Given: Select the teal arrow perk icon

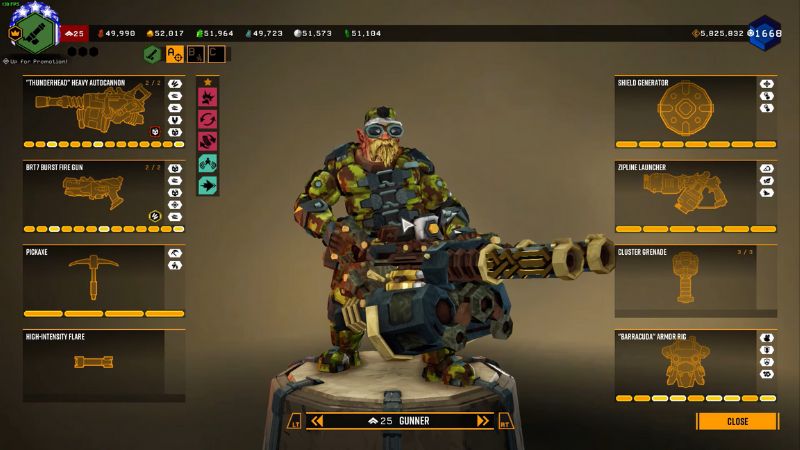Looking at the screenshot, I should pyautogui.click(x=208, y=185).
